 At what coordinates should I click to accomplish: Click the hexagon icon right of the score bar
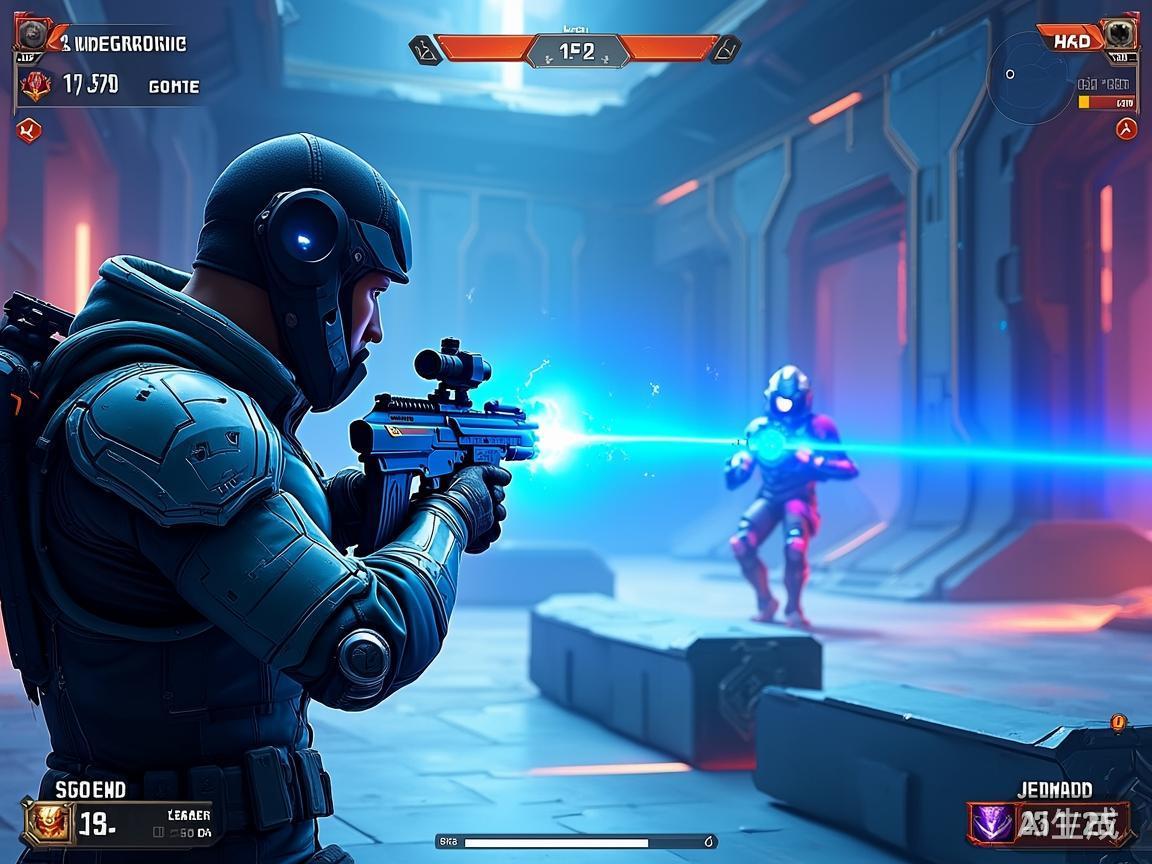[x=725, y=49]
